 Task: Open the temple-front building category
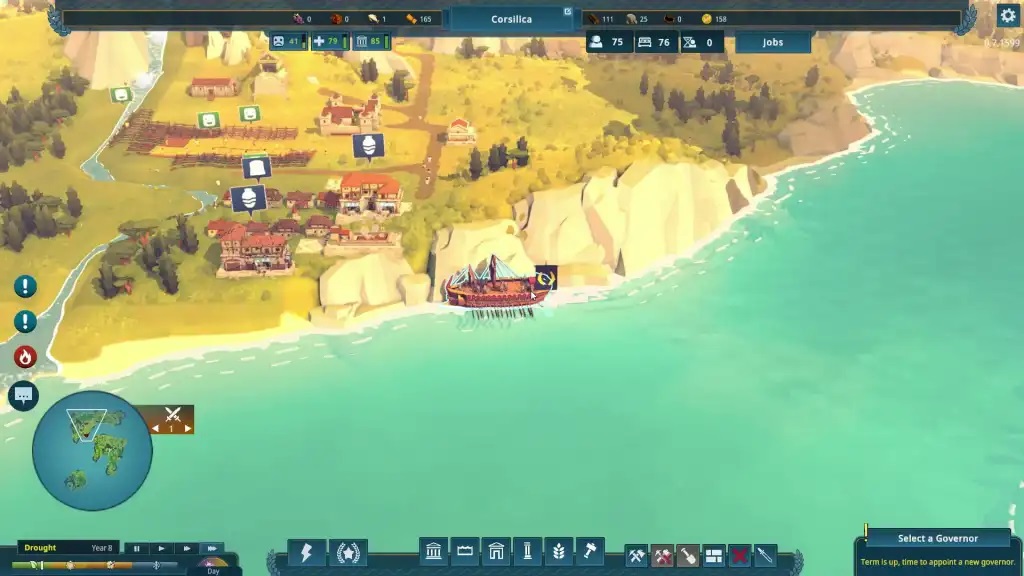click(x=435, y=551)
